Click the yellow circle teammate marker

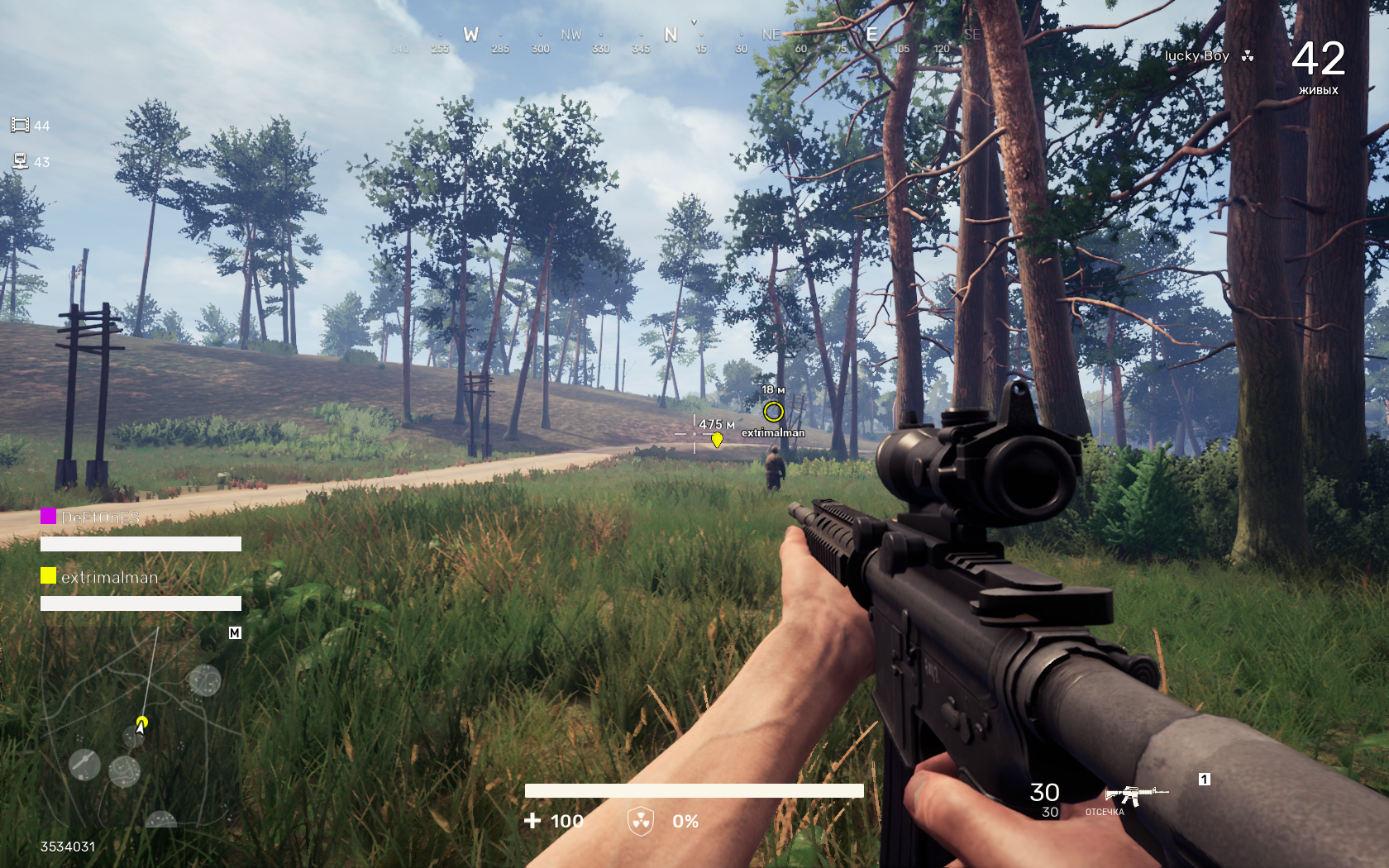773,411
